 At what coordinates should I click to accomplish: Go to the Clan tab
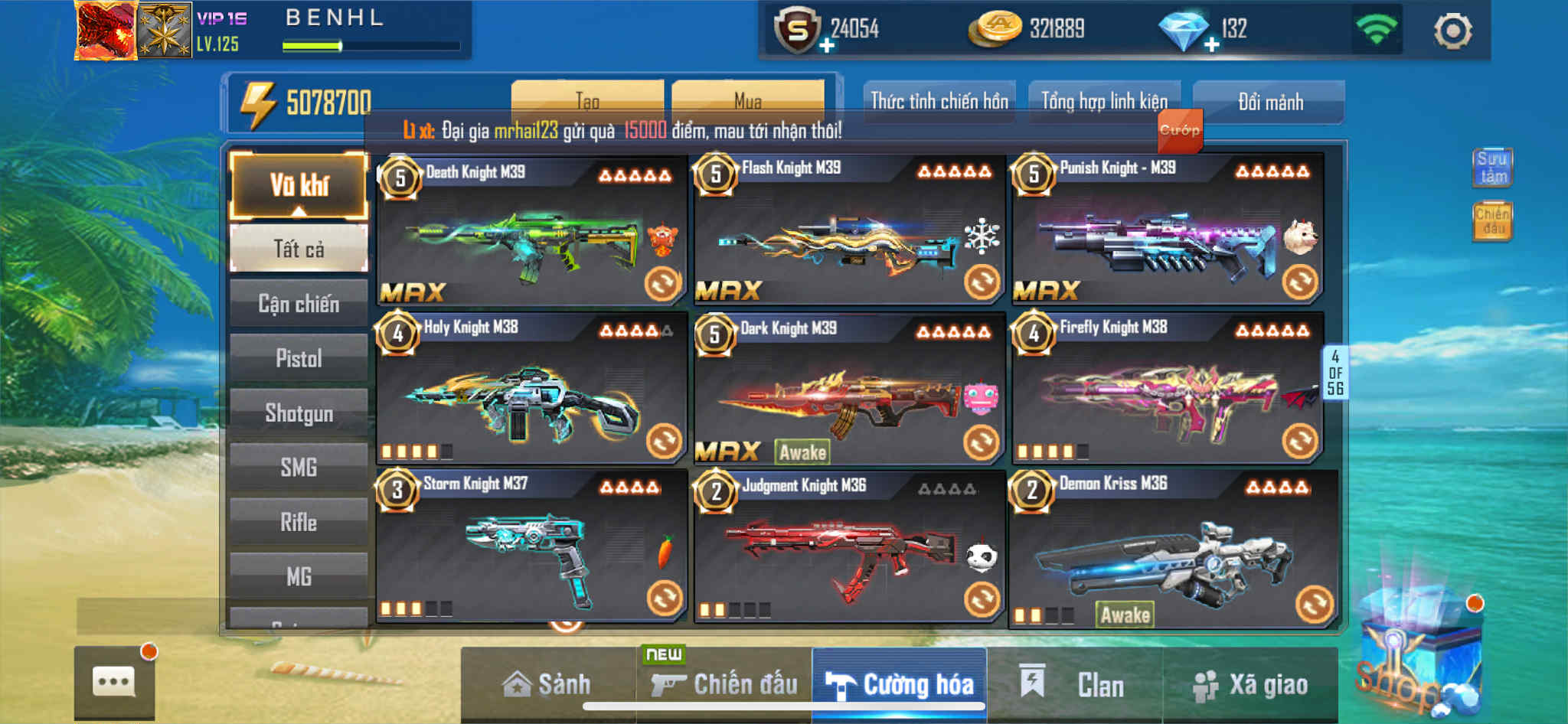tap(1074, 683)
